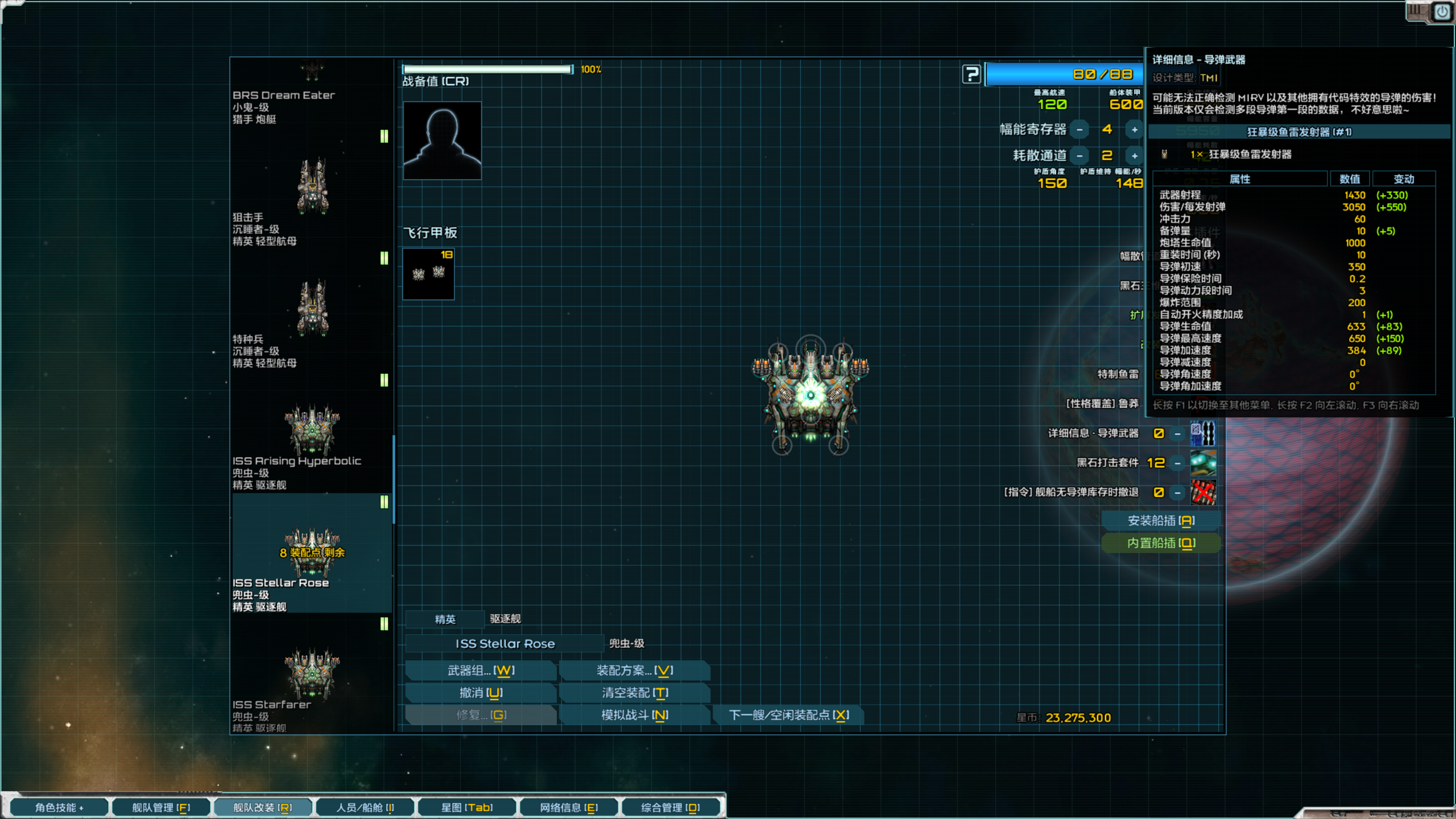Switch to 舰队管理 [F]
The height and width of the screenshot is (819, 1456).
(161, 807)
